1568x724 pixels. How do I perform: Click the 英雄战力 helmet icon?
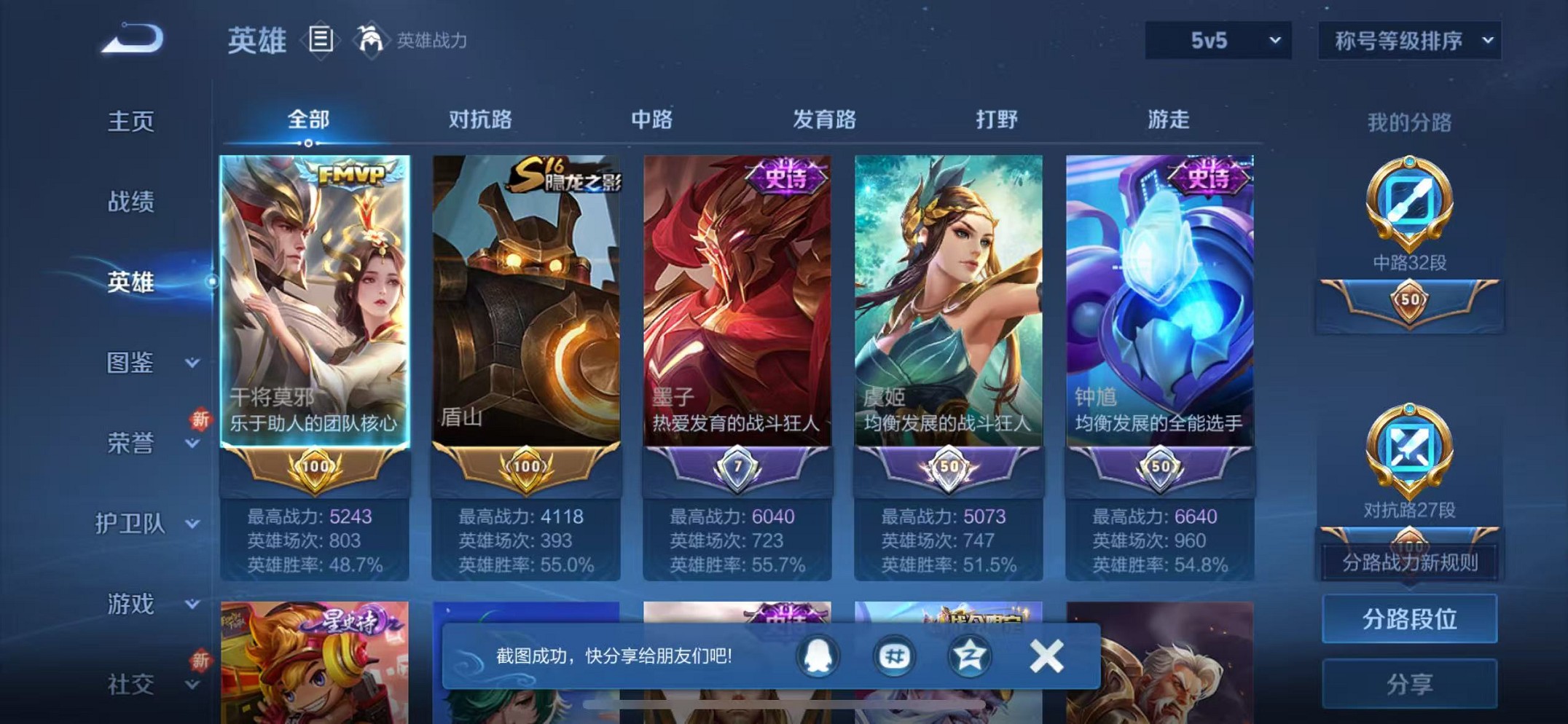[373, 40]
